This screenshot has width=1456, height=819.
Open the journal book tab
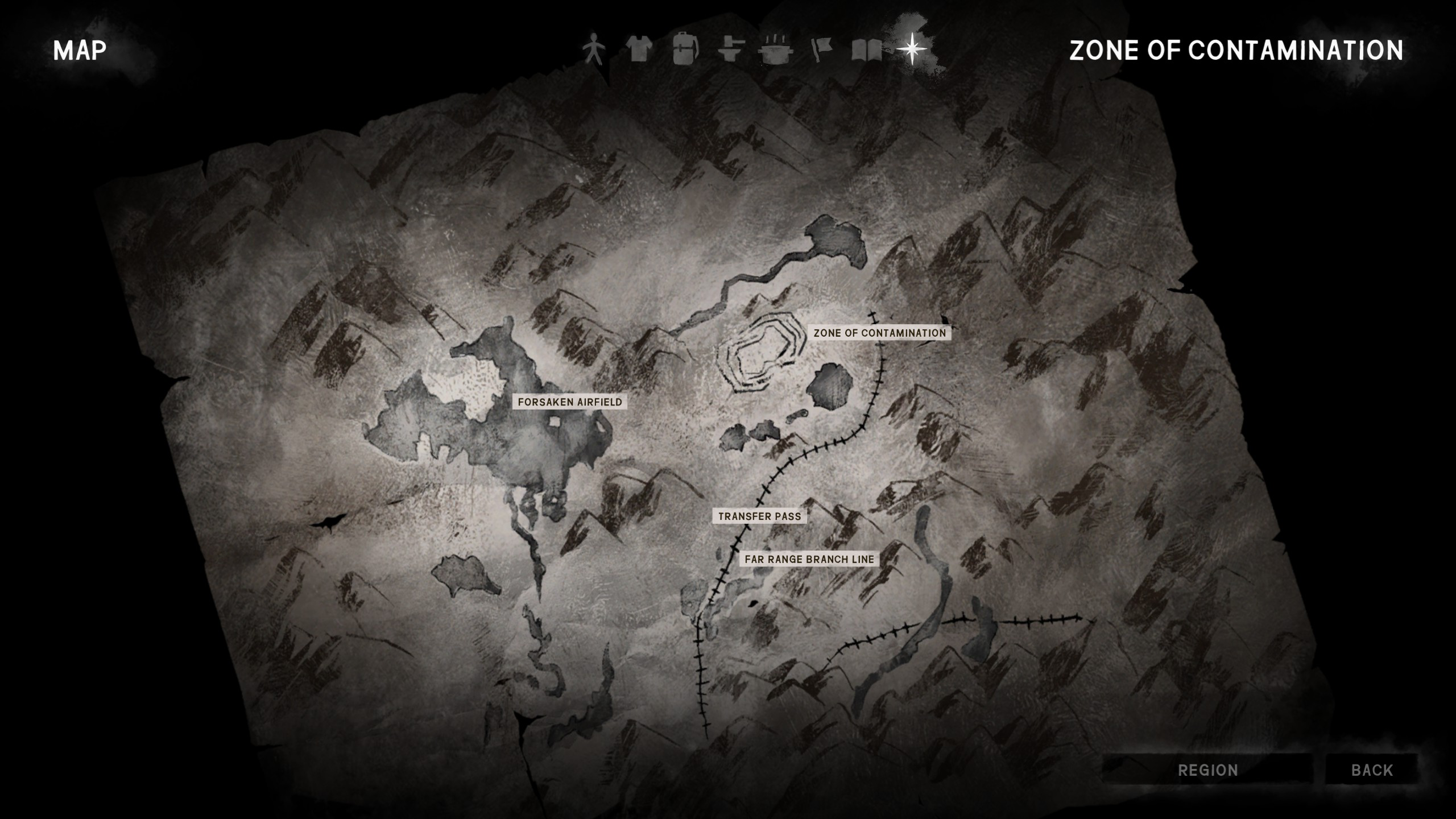point(866,50)
